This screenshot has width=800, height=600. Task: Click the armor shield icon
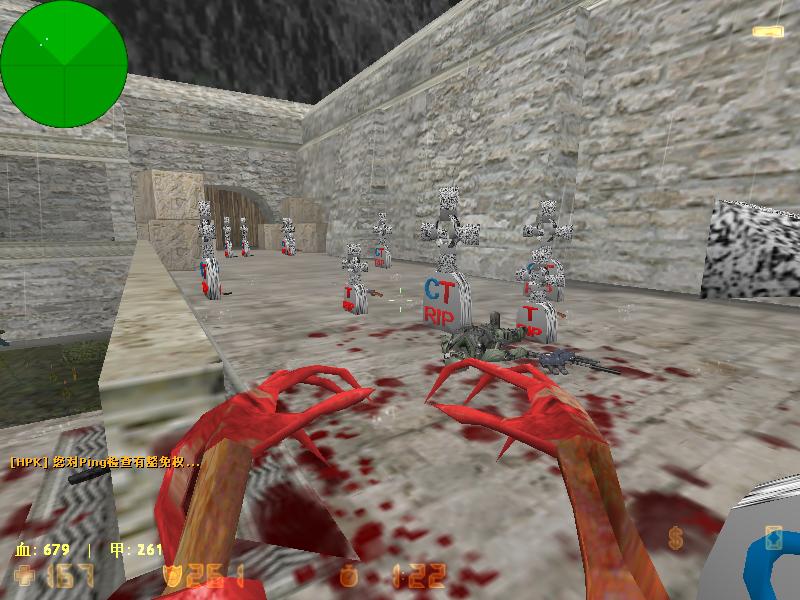point(171,576)
